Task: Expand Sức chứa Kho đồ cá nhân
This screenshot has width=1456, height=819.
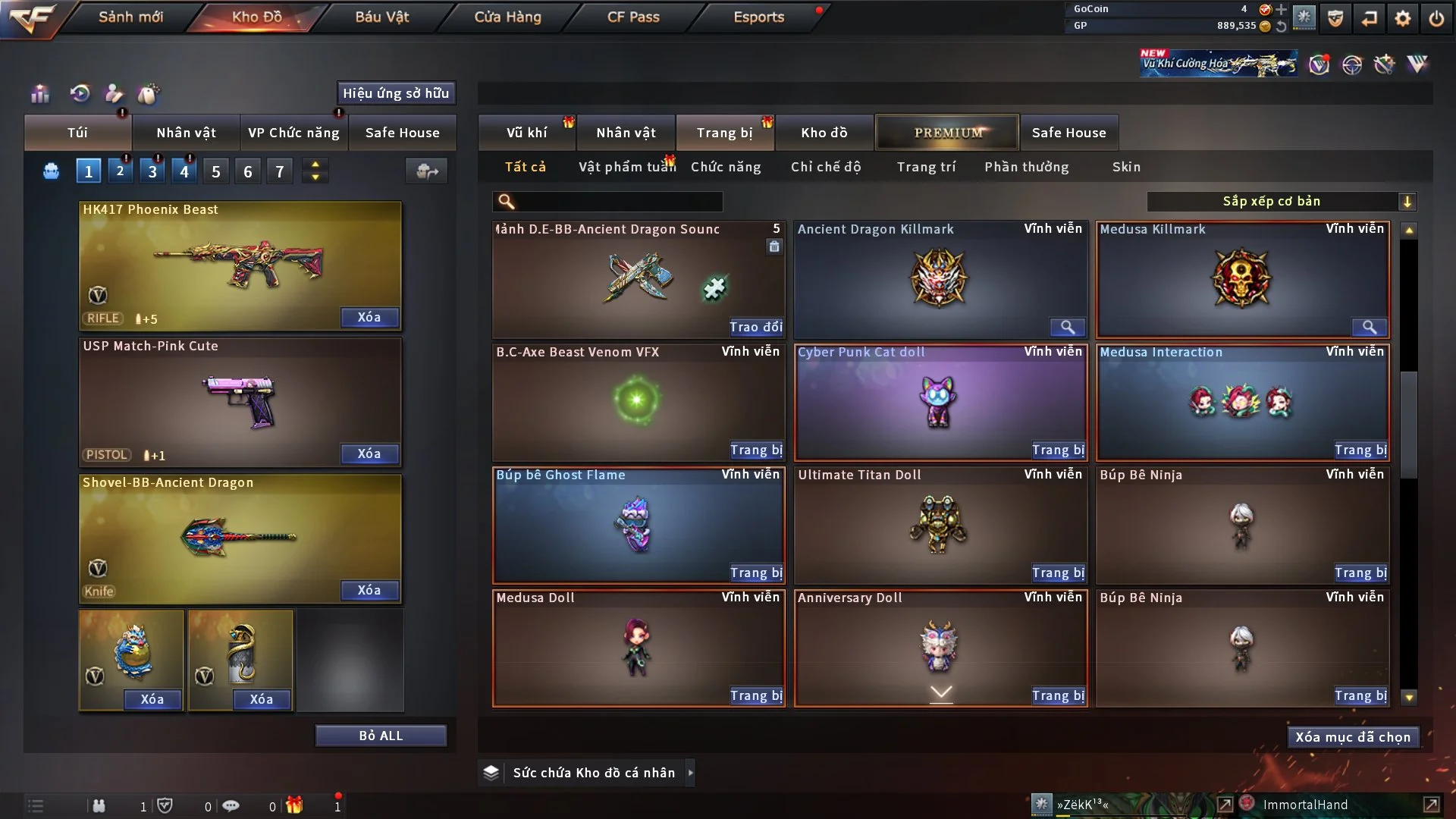Action: [x=690, y=773]
